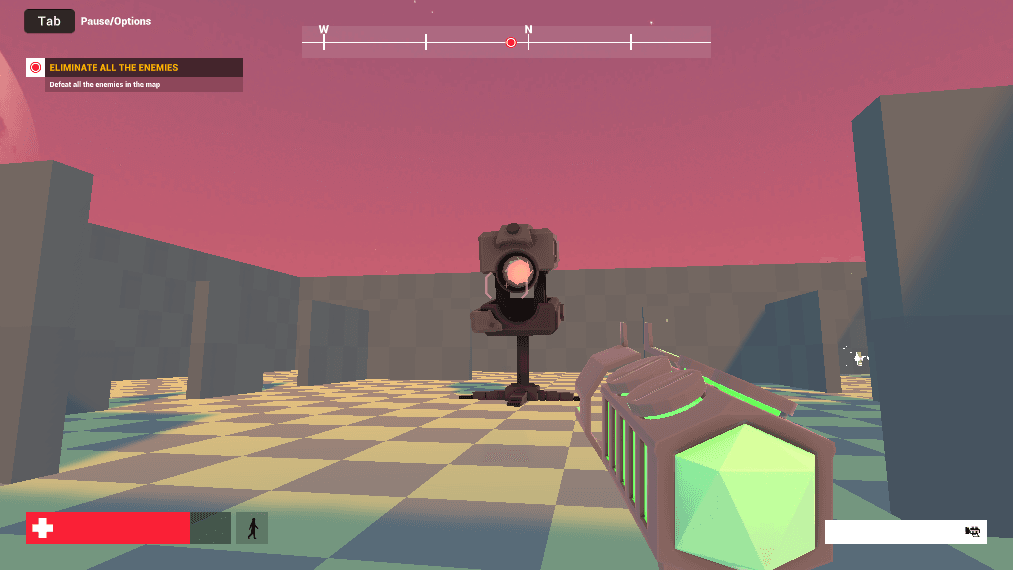The height and width of the screenshot is (570, 1013).
Task: Select the Eliminate All The Enemies objective
Action: click(114, 68)
